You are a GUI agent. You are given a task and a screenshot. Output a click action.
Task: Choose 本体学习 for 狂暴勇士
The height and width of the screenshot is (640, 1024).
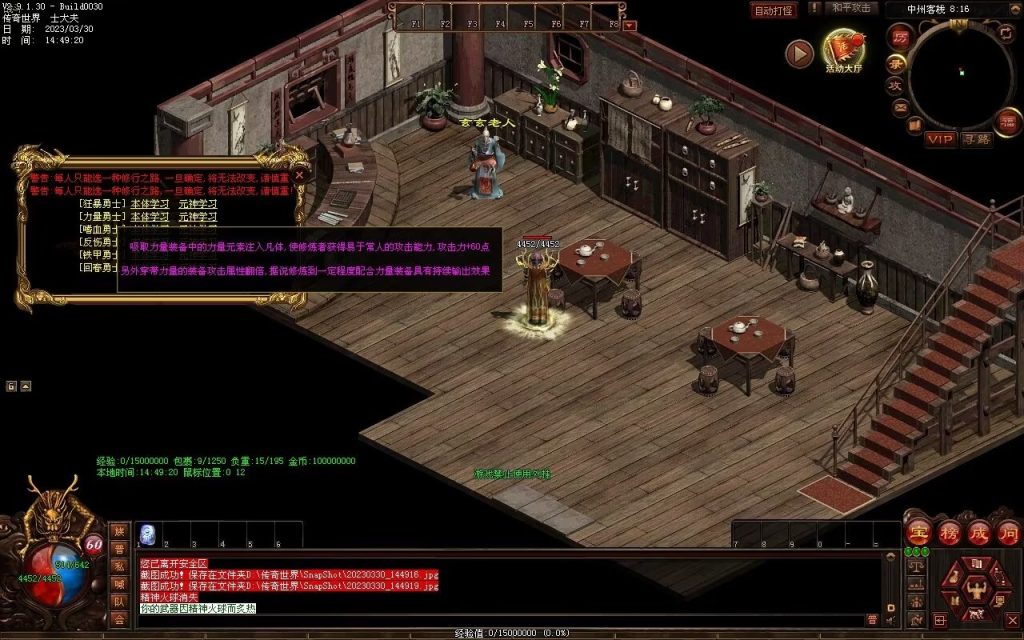[x=151, y=204]
